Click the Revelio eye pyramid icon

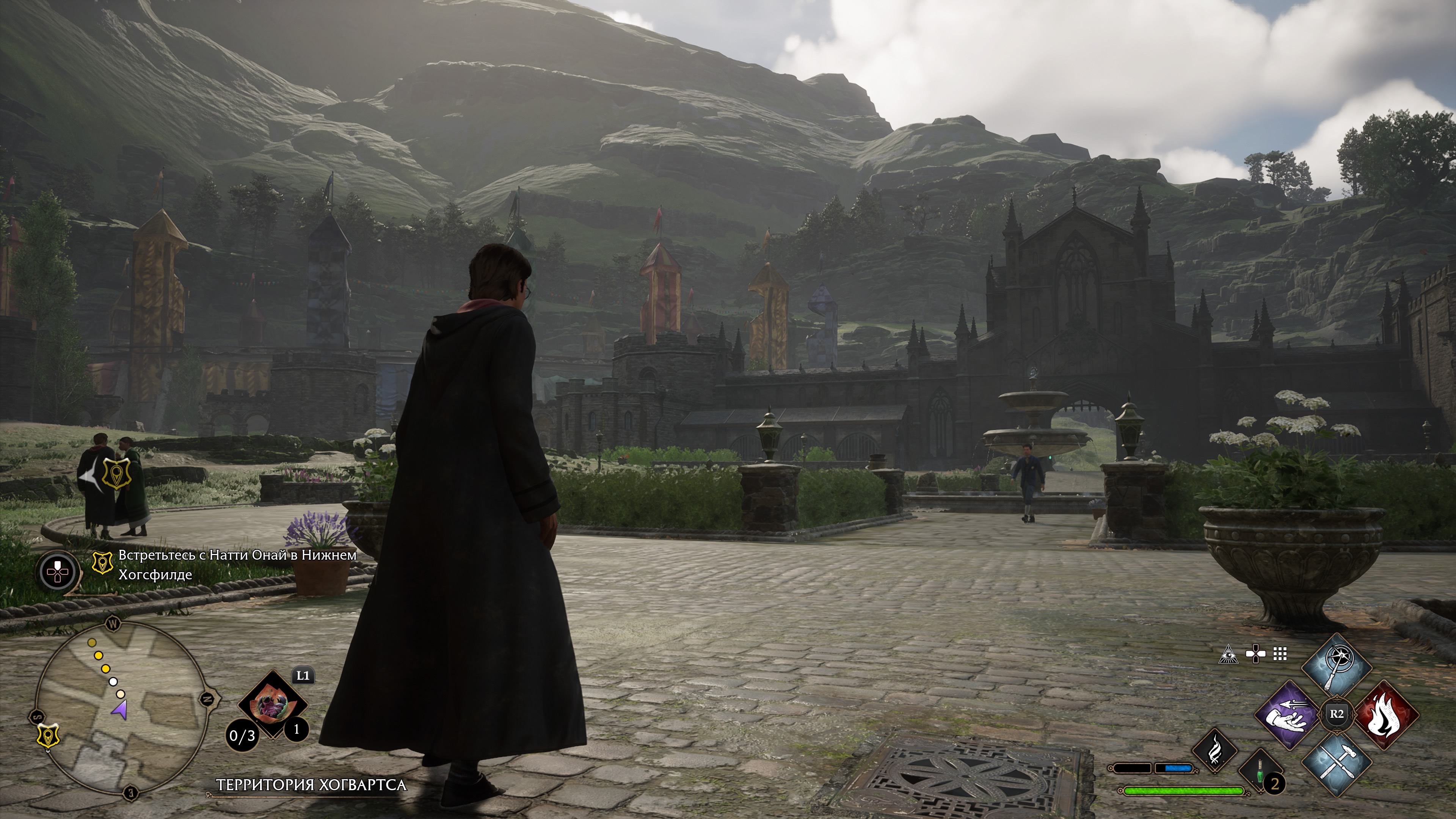1228,654
